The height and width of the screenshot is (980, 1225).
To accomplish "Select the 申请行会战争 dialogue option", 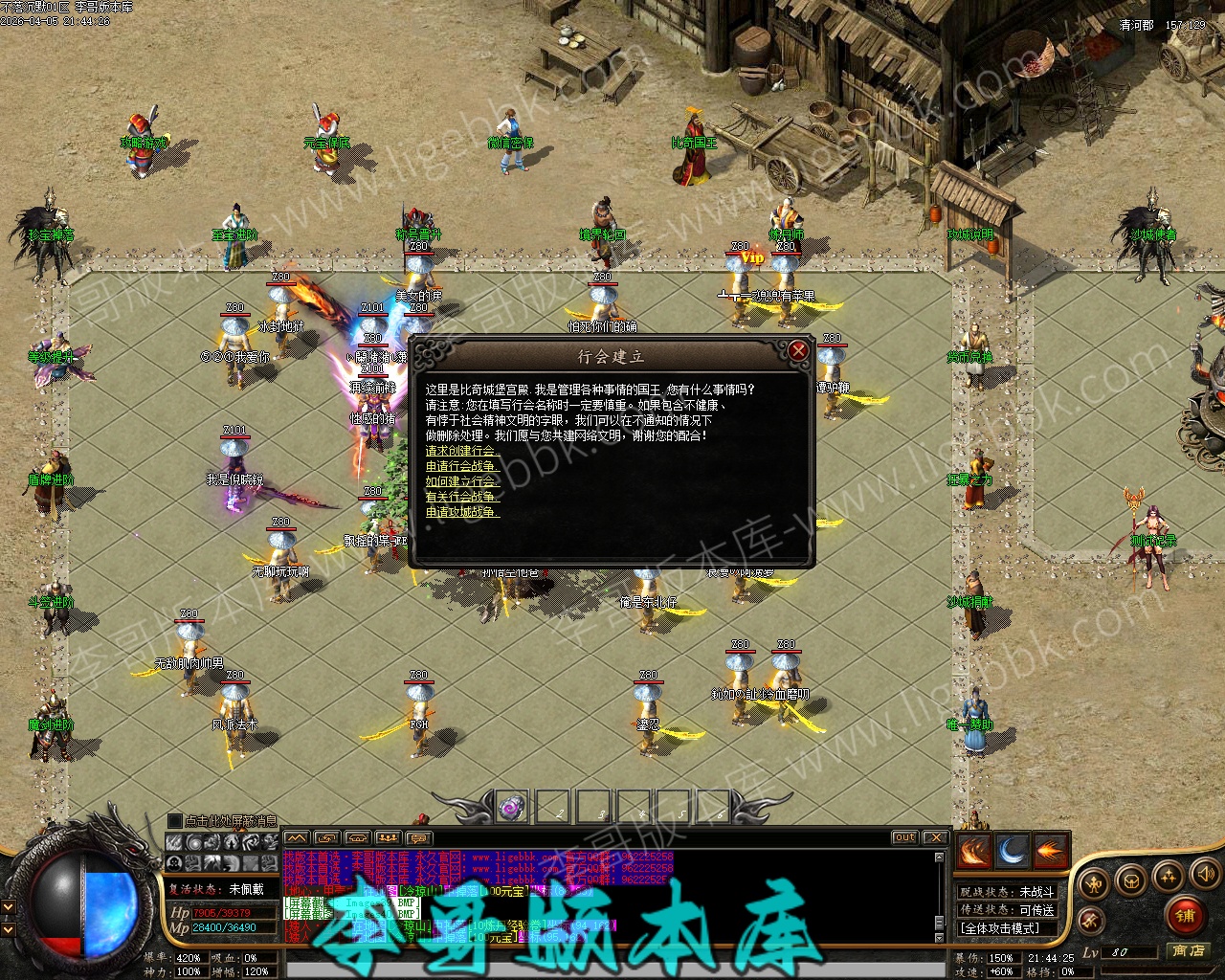I will click(x=462, y=466).
